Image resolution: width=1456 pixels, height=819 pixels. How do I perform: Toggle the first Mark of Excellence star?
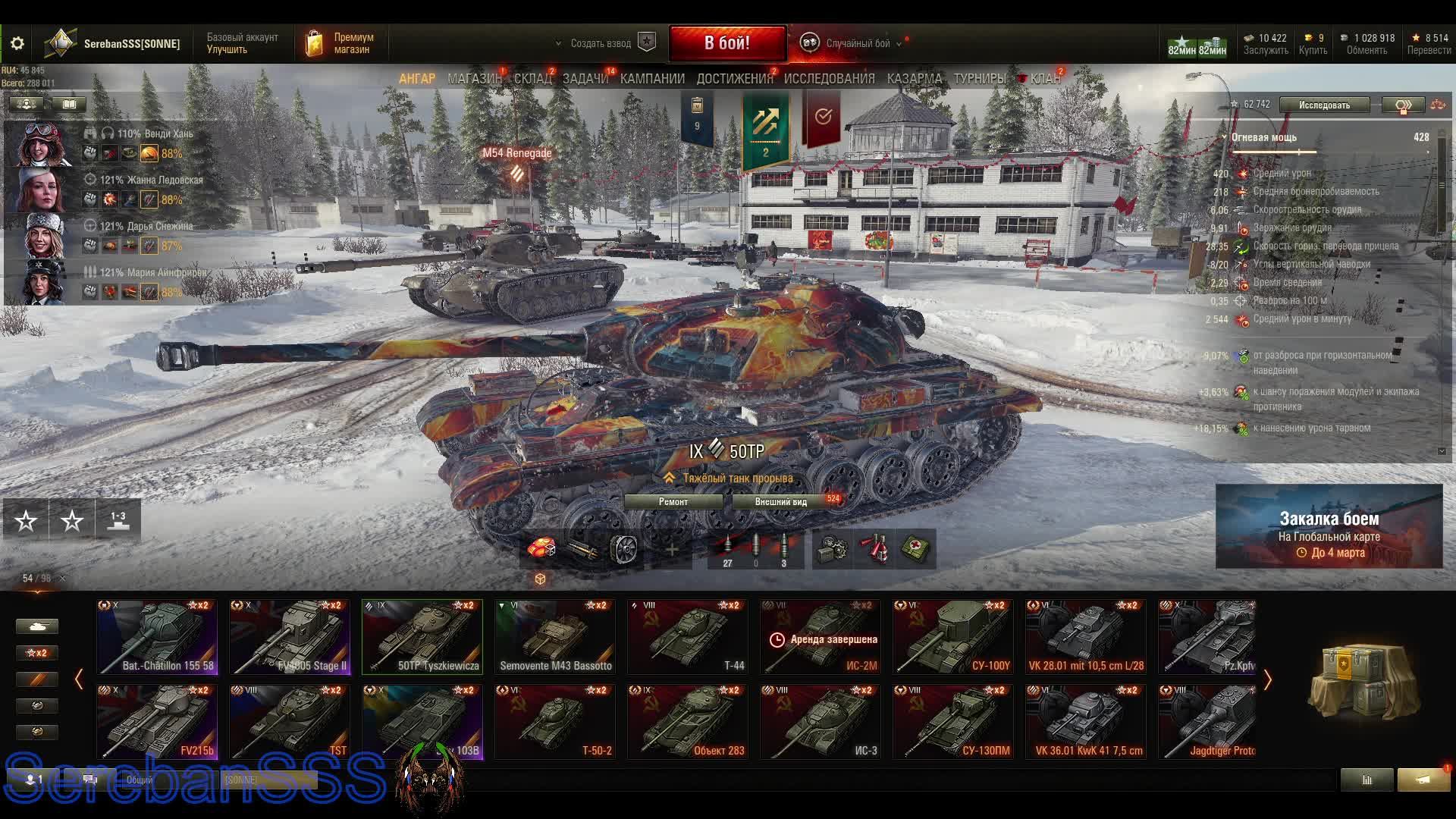(27, 521)
